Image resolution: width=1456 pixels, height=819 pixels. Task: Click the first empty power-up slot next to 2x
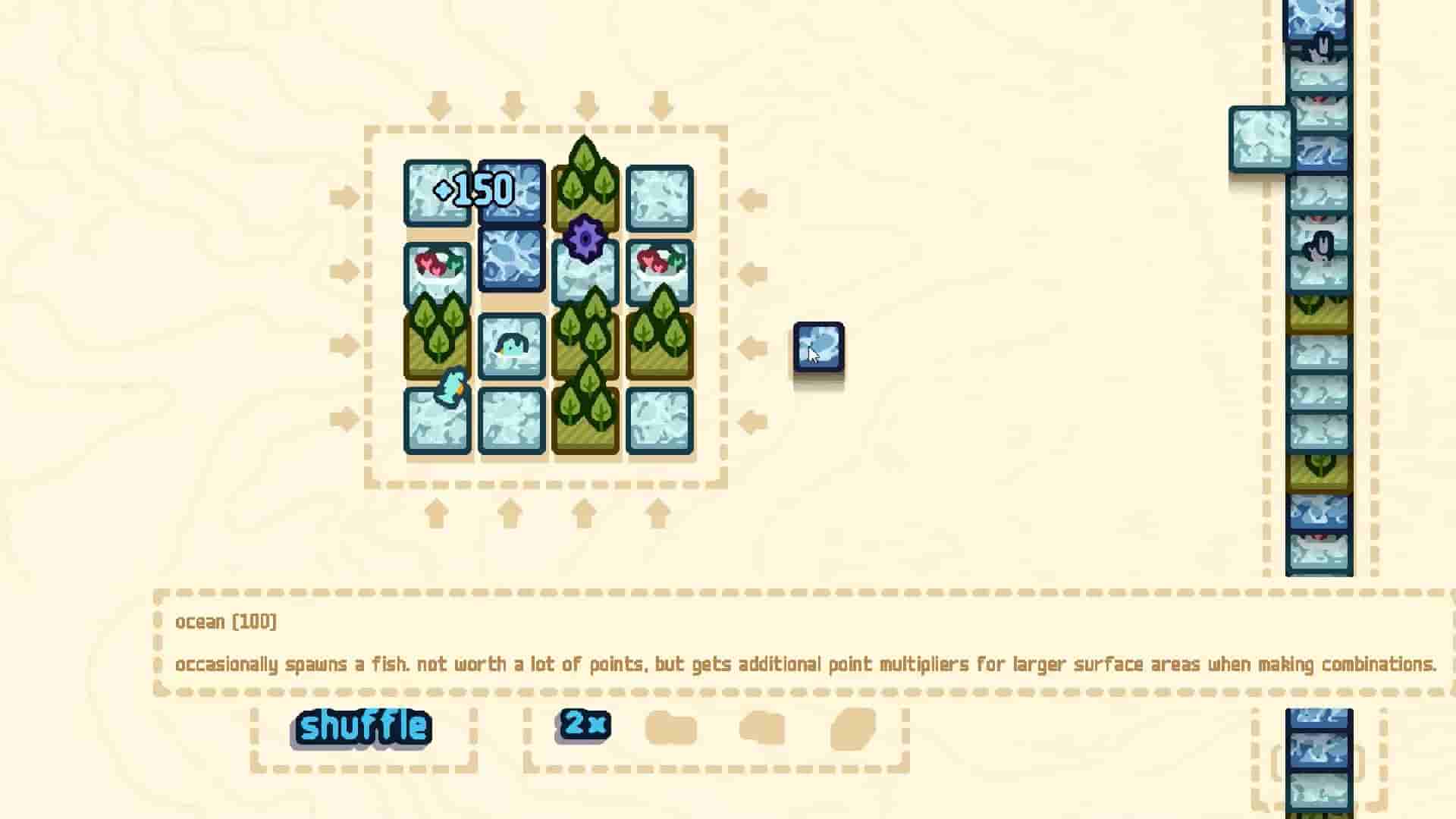(670, 726)
